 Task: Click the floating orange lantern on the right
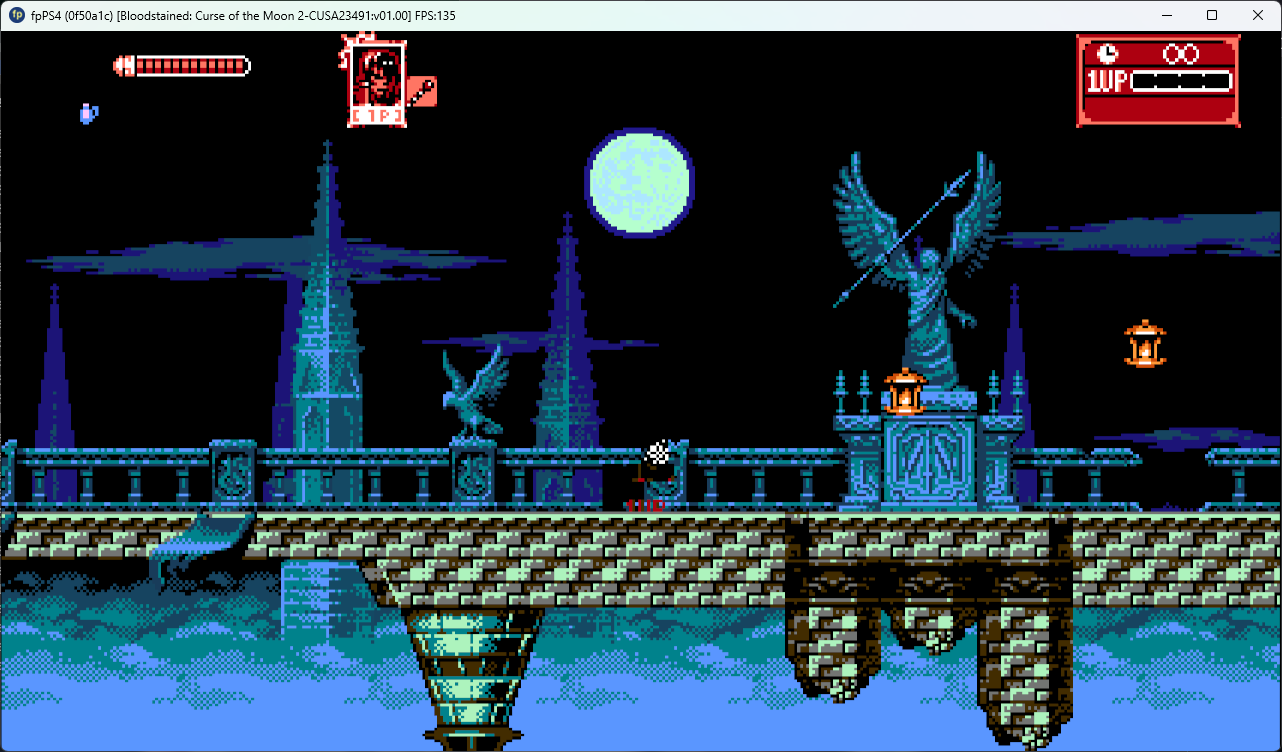(1144, 344)
